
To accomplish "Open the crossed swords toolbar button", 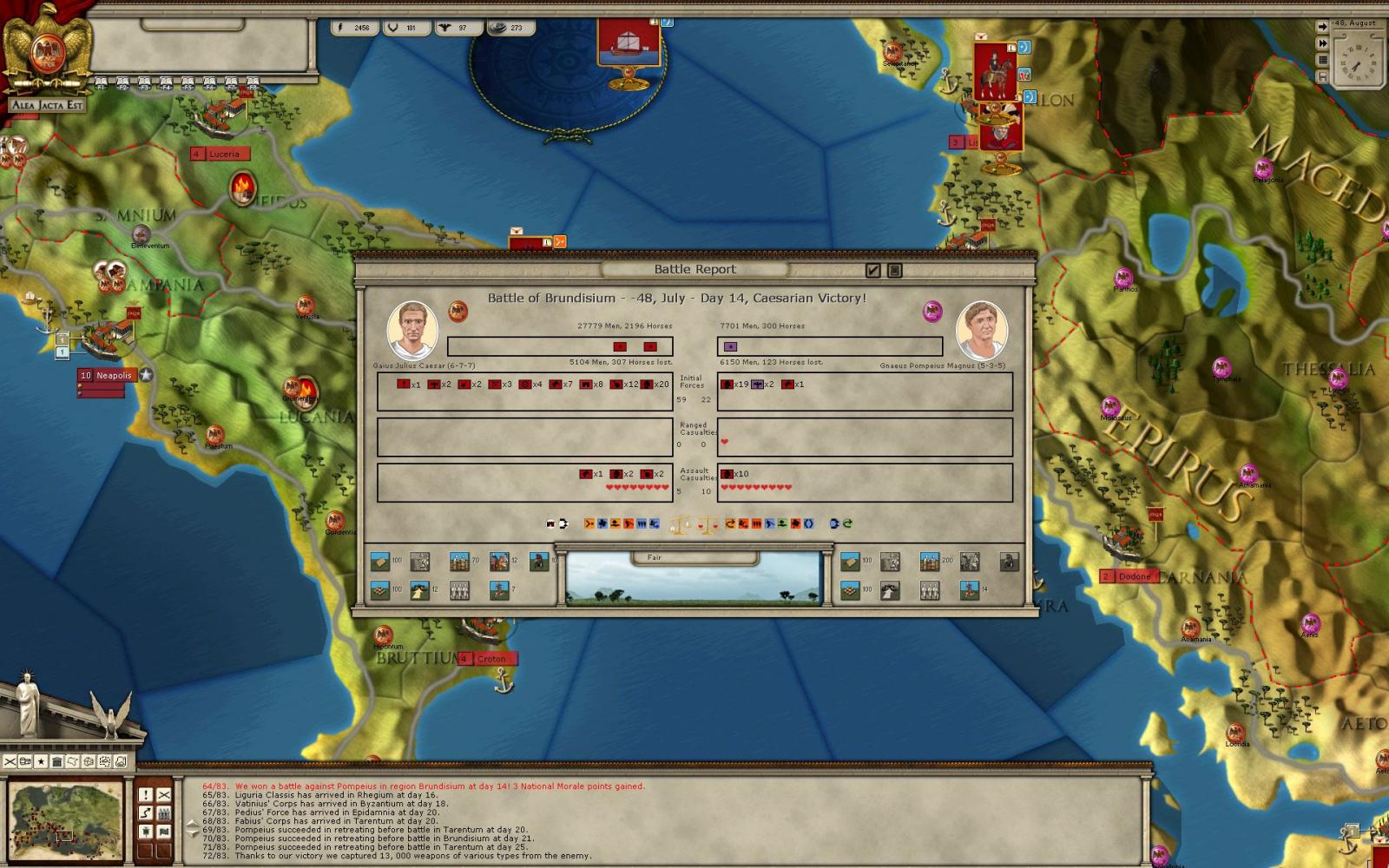I will click(x=10, y=762).
